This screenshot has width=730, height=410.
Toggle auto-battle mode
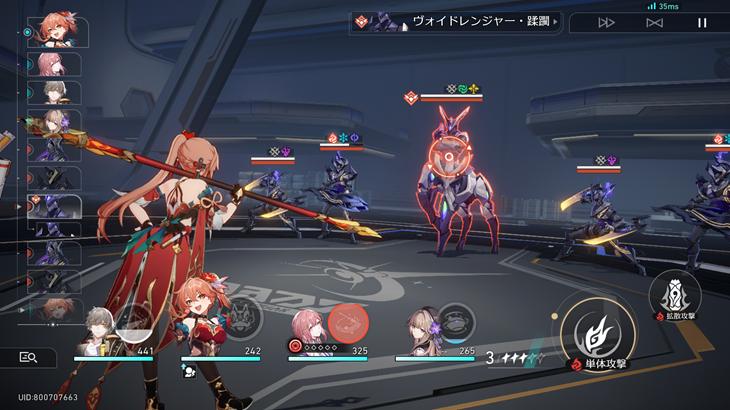[x=654, y=22]
